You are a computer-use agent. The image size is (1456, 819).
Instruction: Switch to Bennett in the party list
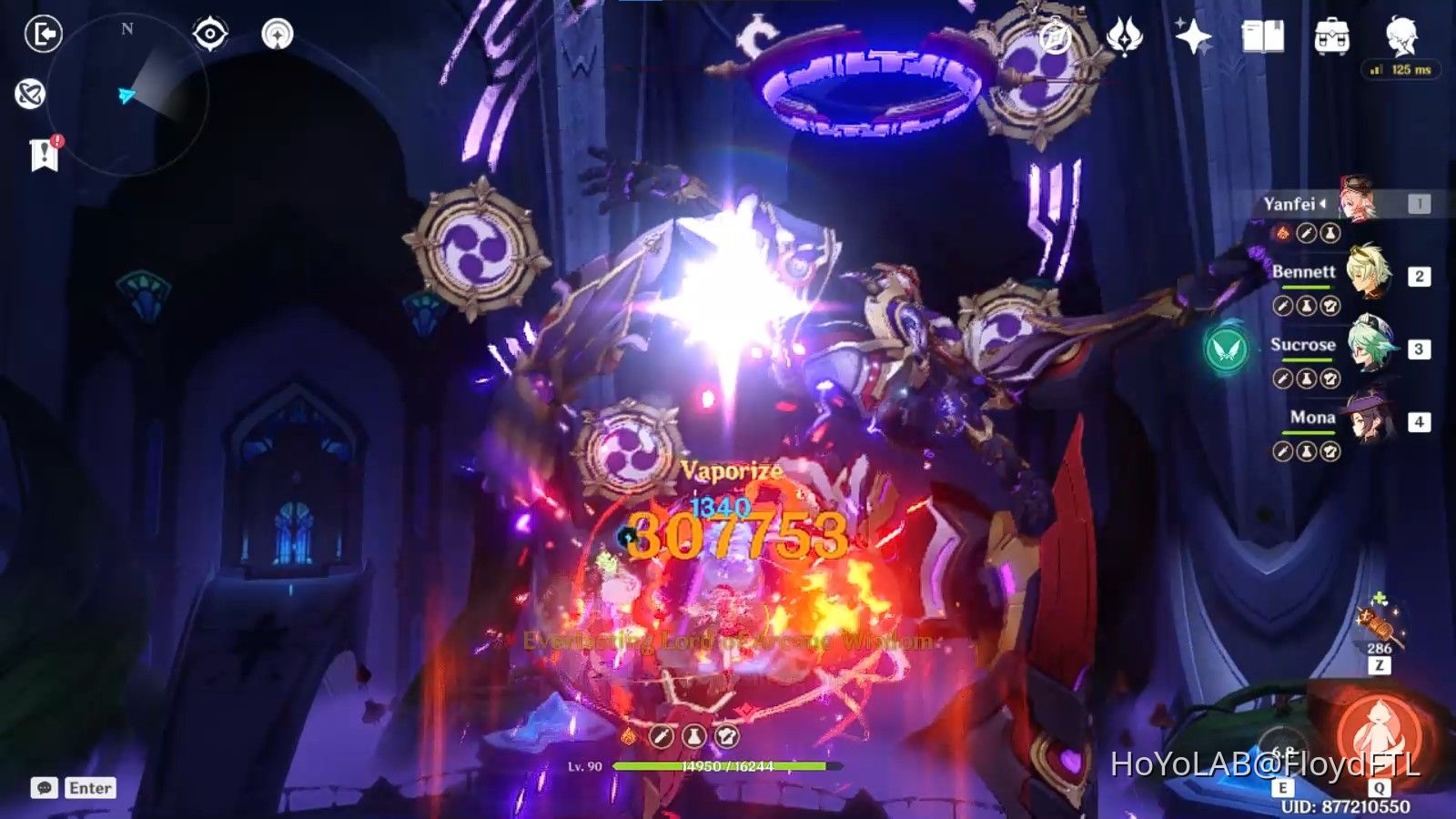pyautogui.click(x=1370, y=278)
